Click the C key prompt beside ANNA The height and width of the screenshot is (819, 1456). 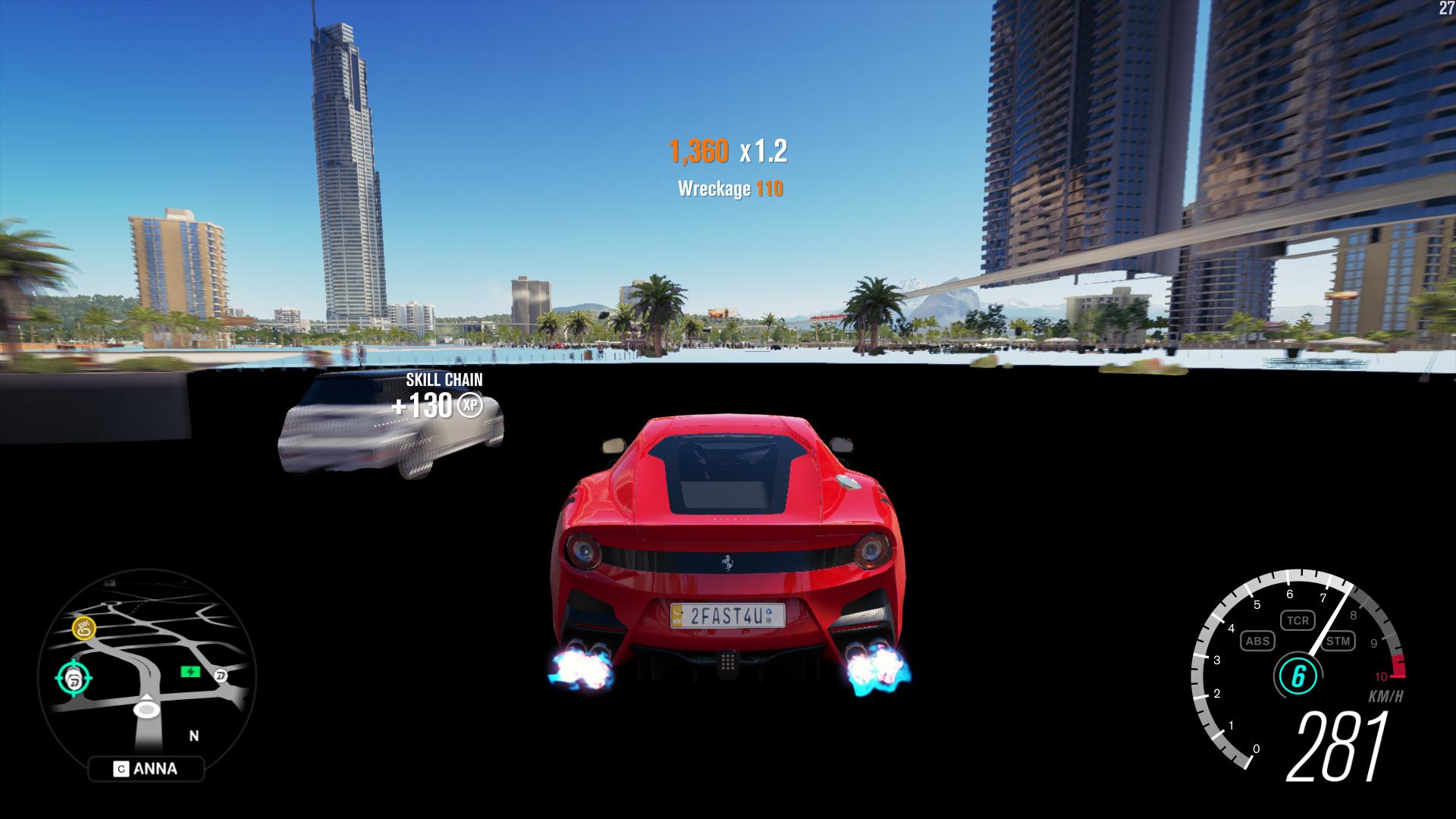point(121,768)
